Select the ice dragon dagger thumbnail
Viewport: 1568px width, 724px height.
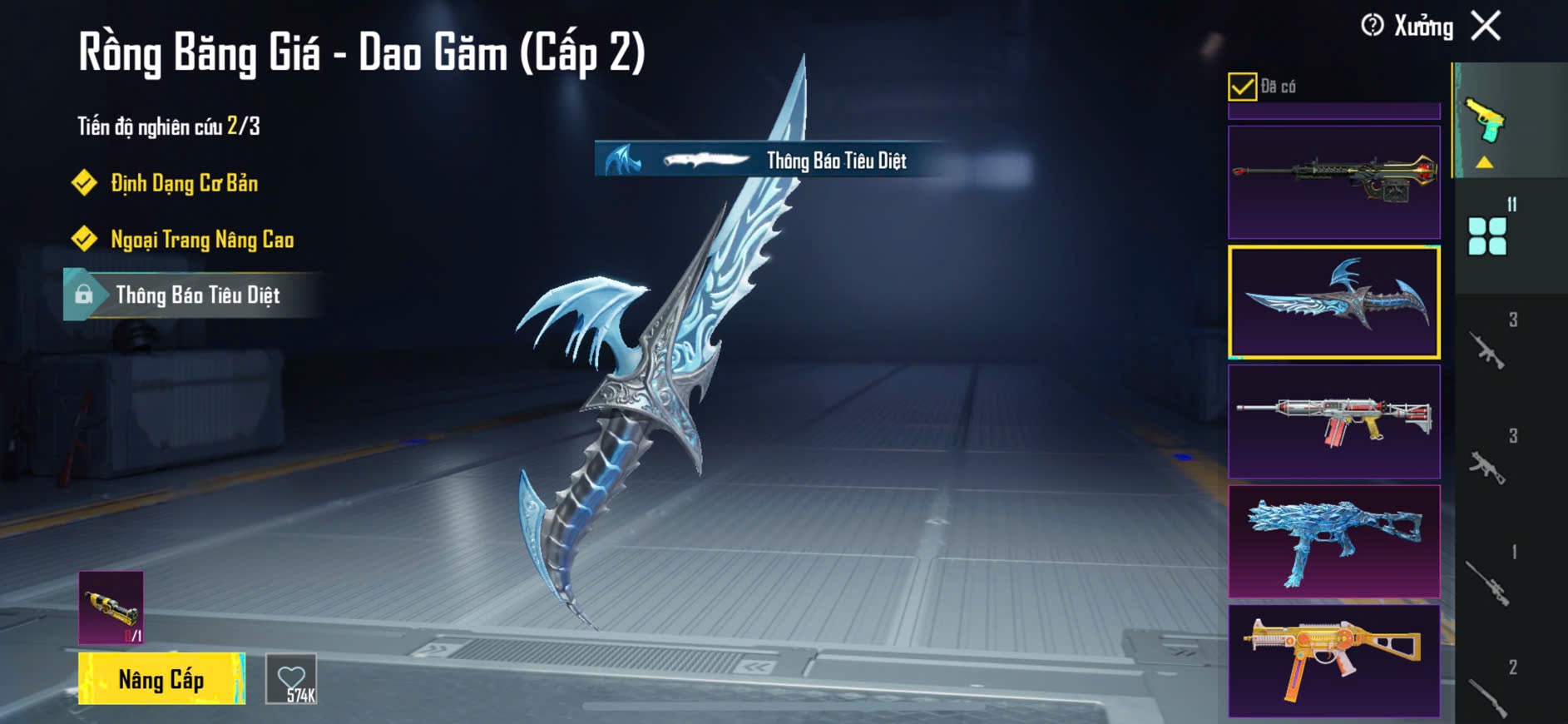(1333, 302)
